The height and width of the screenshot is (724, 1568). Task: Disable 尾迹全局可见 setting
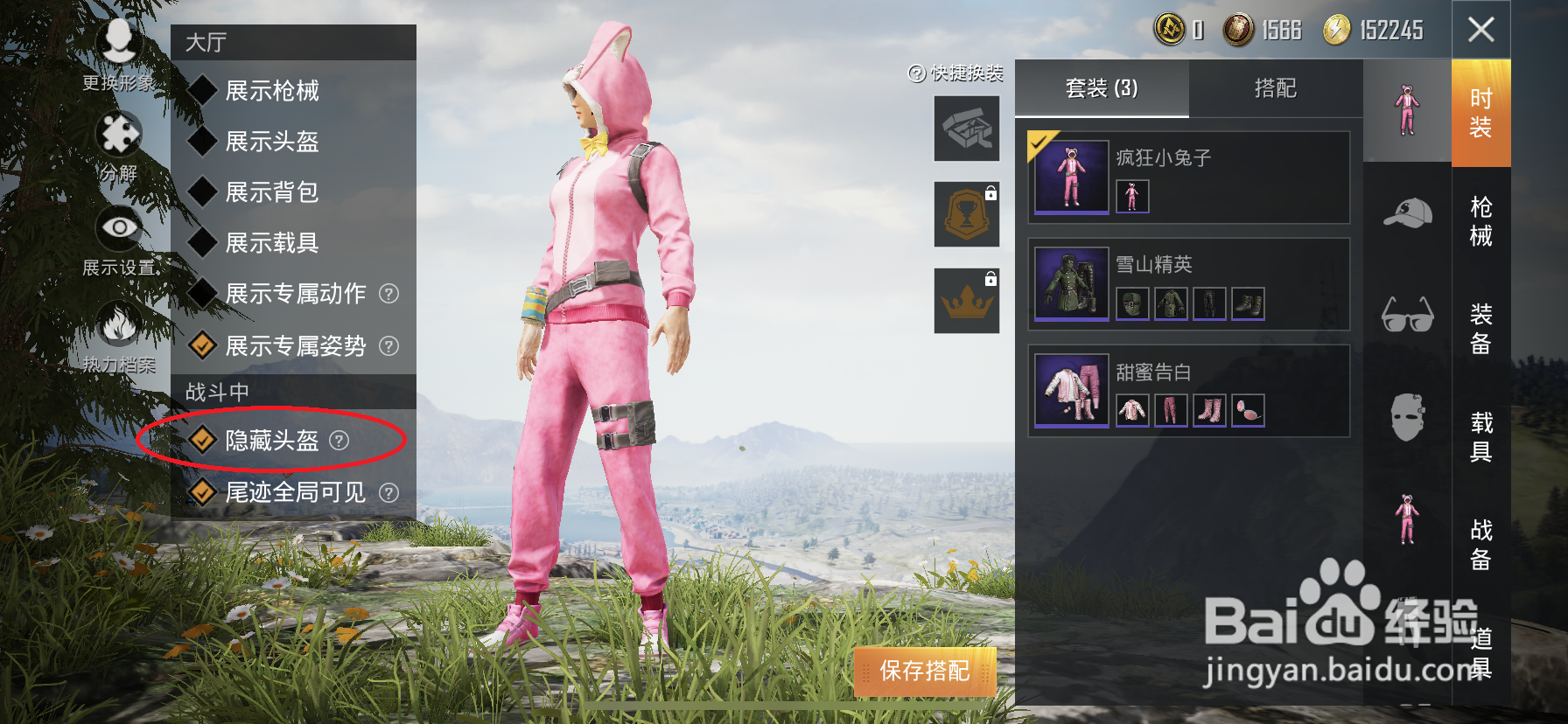200,492
